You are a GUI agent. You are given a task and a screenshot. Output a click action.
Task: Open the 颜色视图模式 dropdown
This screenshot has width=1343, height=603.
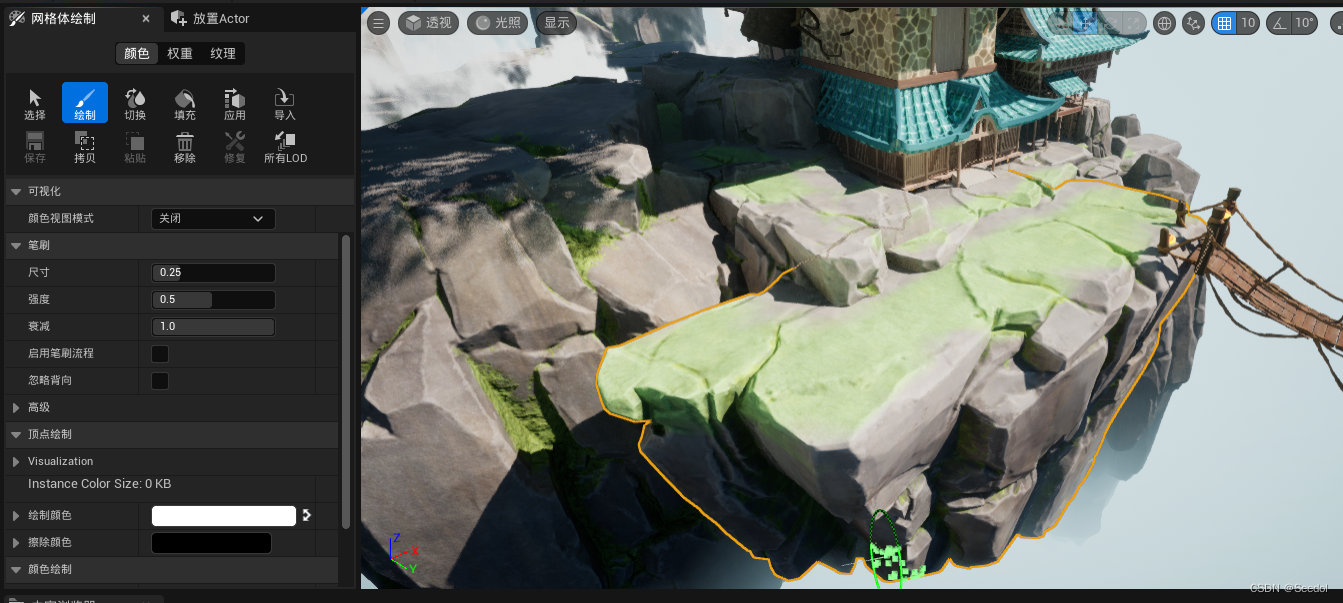tap(213, 219)
